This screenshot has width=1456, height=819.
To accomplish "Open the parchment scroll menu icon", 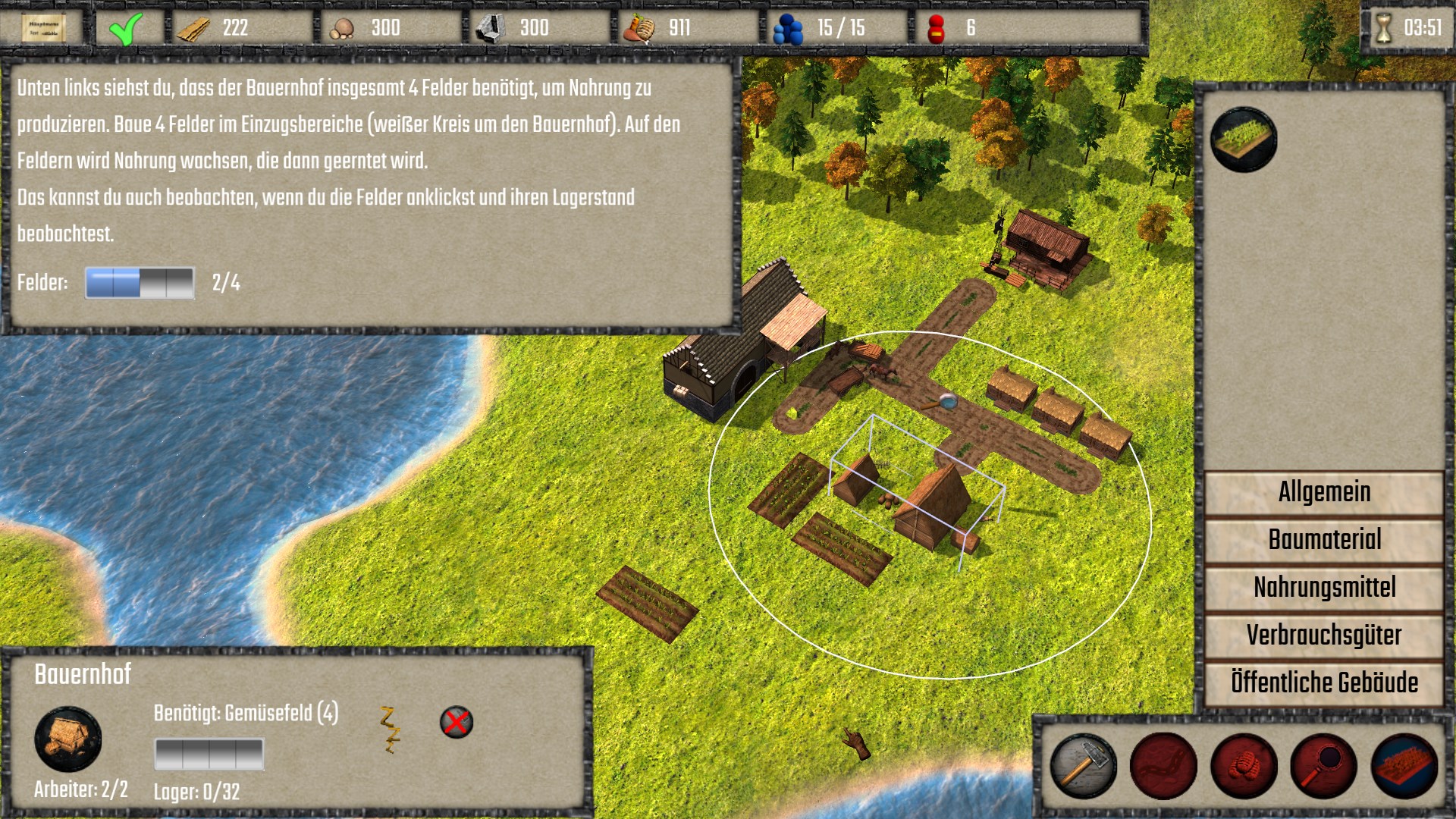I will tap(42, 28).
